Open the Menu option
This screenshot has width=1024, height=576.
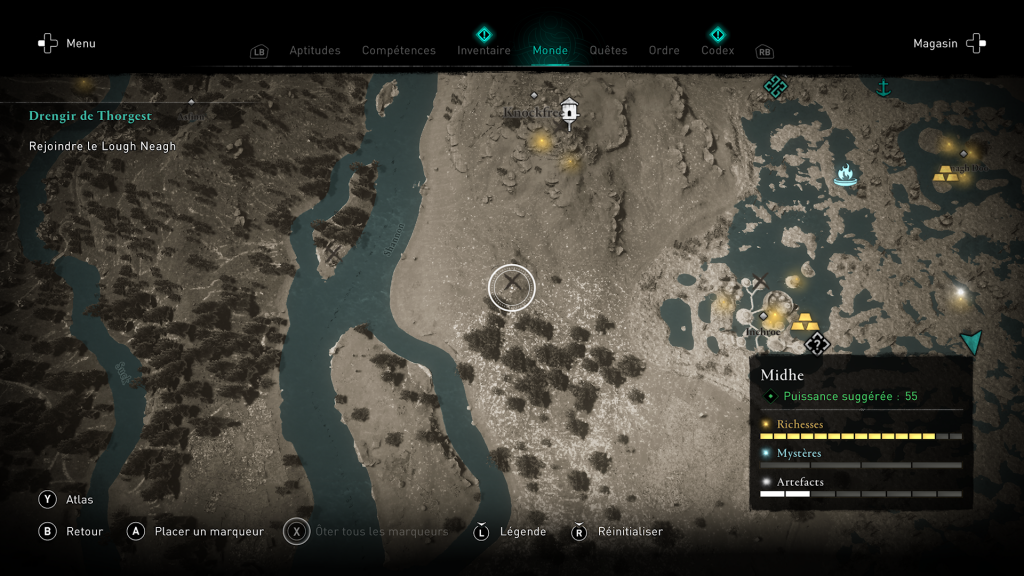[x=67, y=44]
